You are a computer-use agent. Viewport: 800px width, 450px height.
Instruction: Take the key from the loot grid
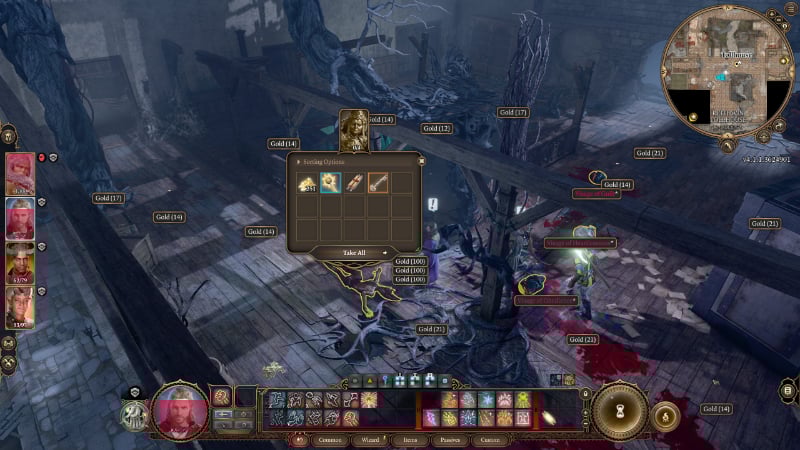coord(377,182)
